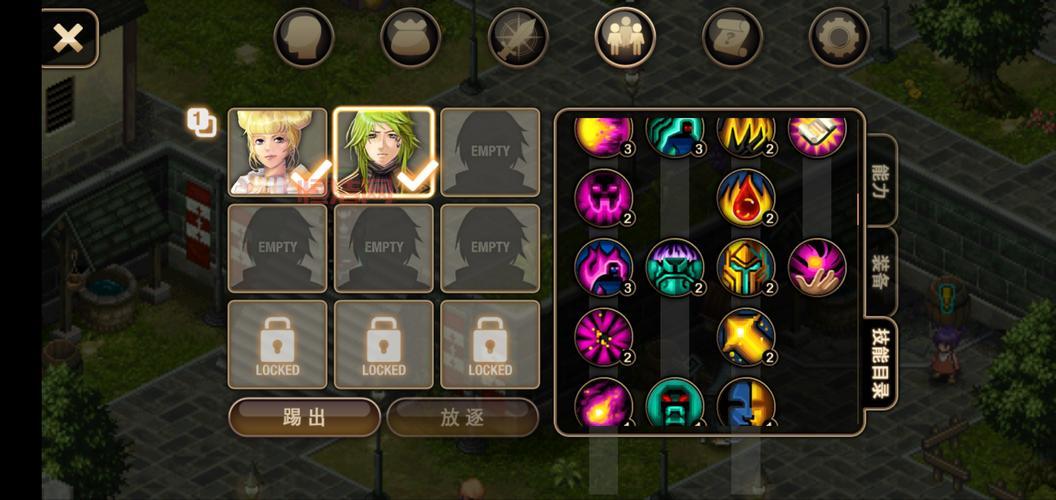Pick the golden sparkling sword skill

745,337
